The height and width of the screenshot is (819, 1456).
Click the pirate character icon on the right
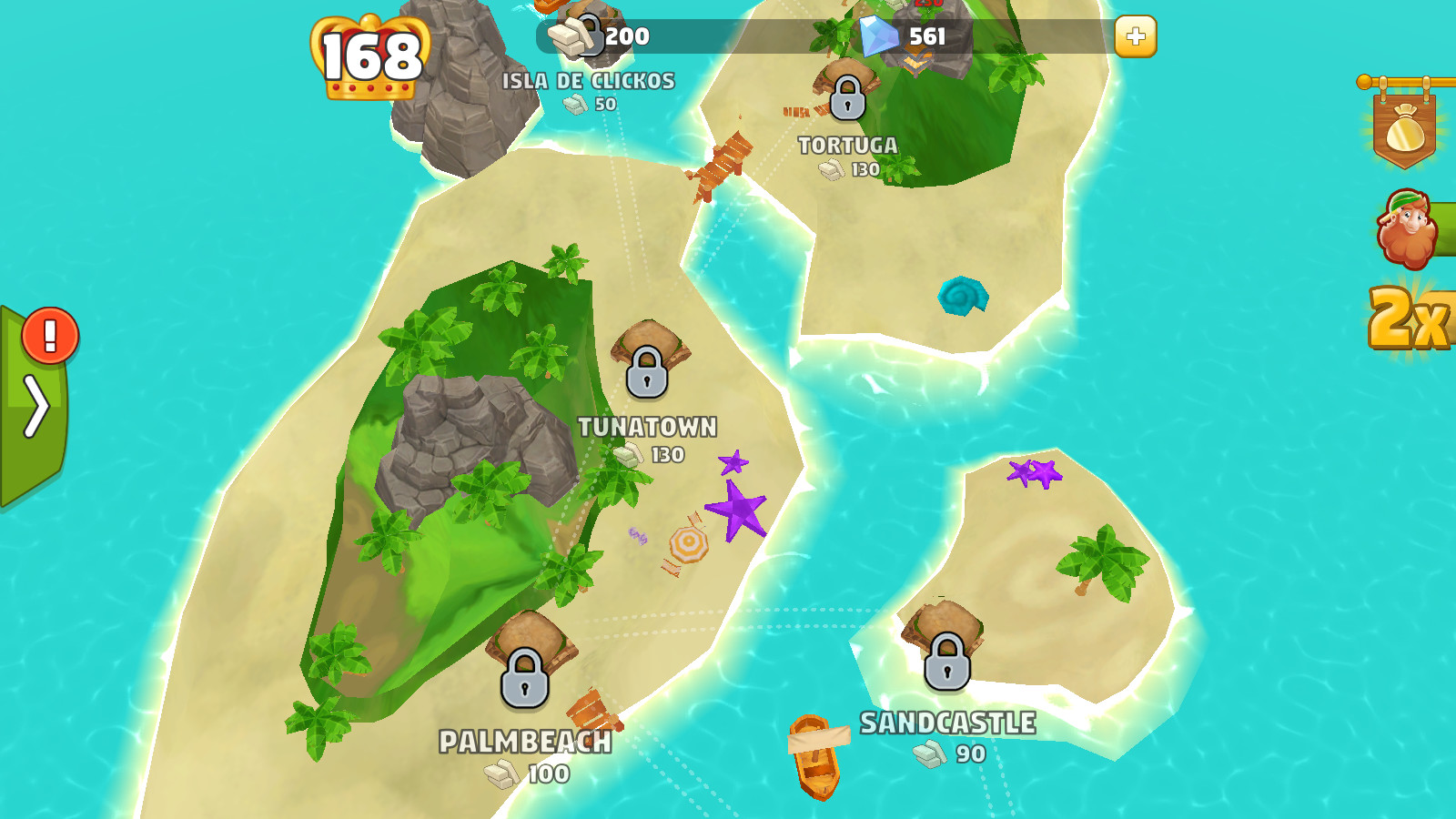tap(1406, 227)
